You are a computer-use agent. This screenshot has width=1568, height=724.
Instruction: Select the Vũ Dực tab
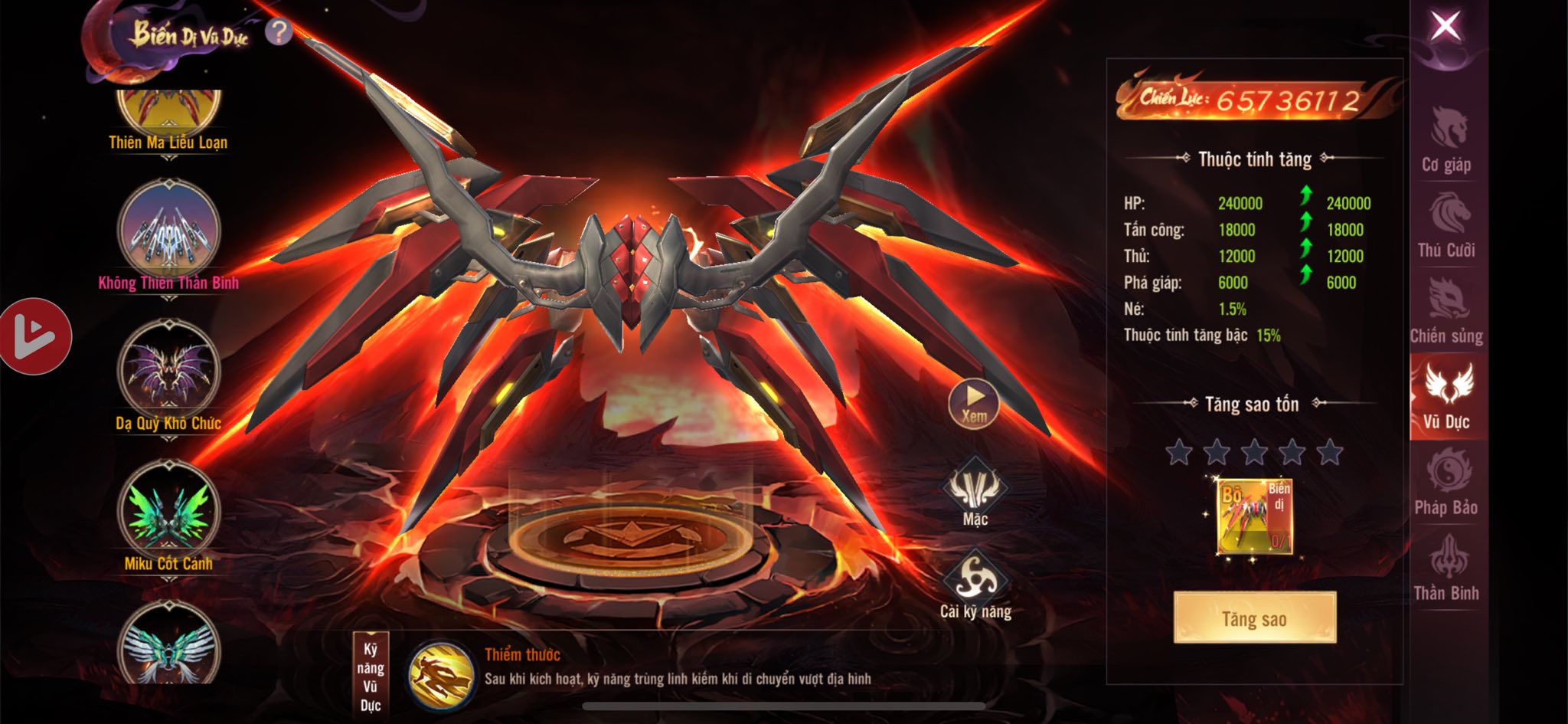pos(1446,396)
